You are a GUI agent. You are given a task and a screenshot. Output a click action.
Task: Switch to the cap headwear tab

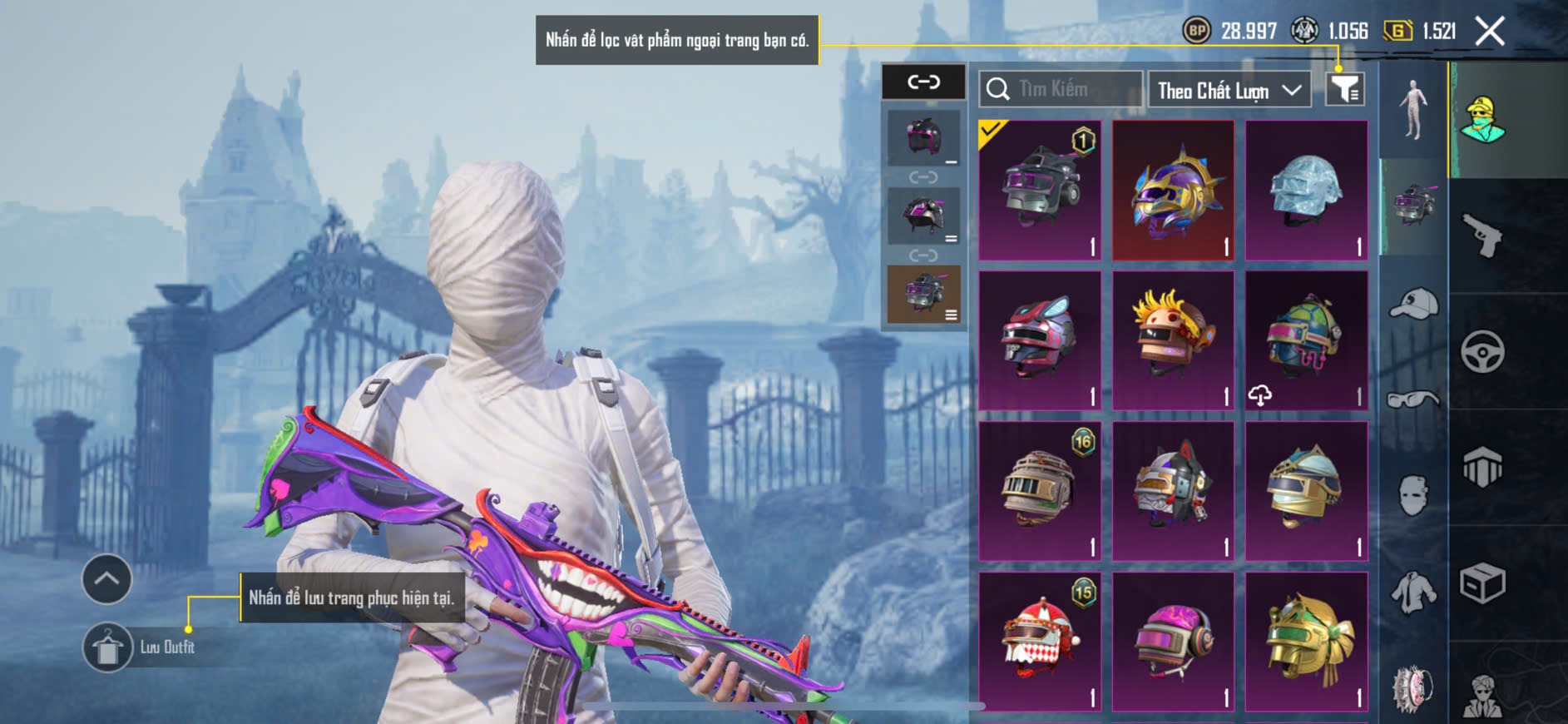click(1413, 304)
